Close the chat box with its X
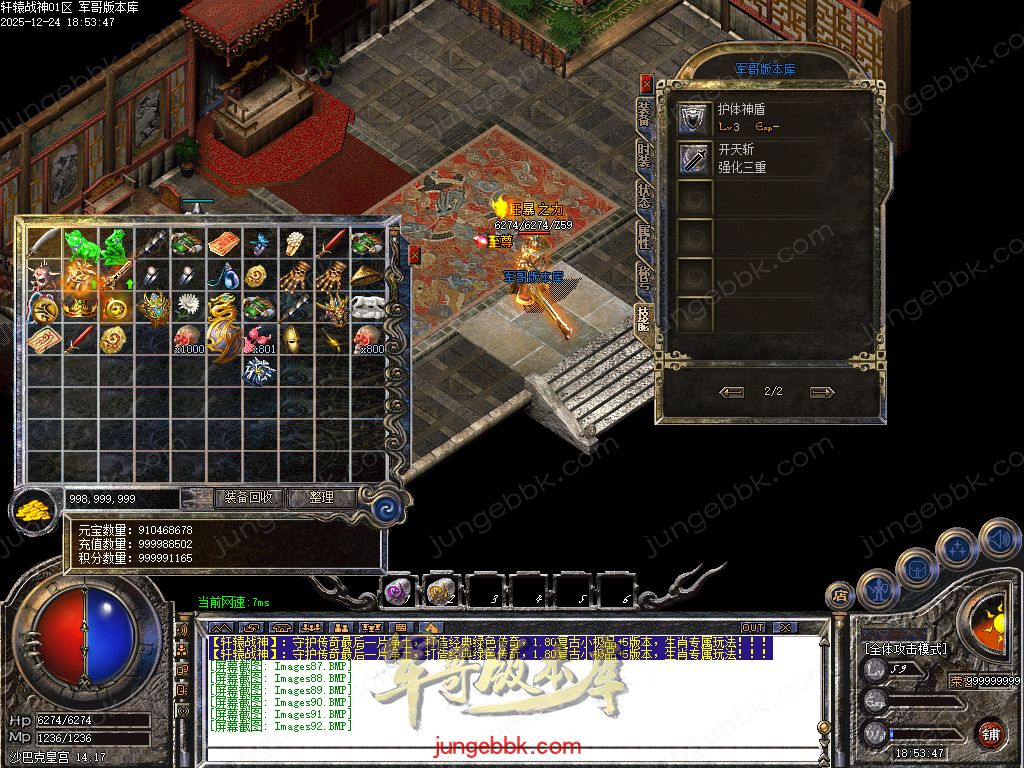Image resolution: width=1024 pixels, height=768 pixels. click(786, 627)
